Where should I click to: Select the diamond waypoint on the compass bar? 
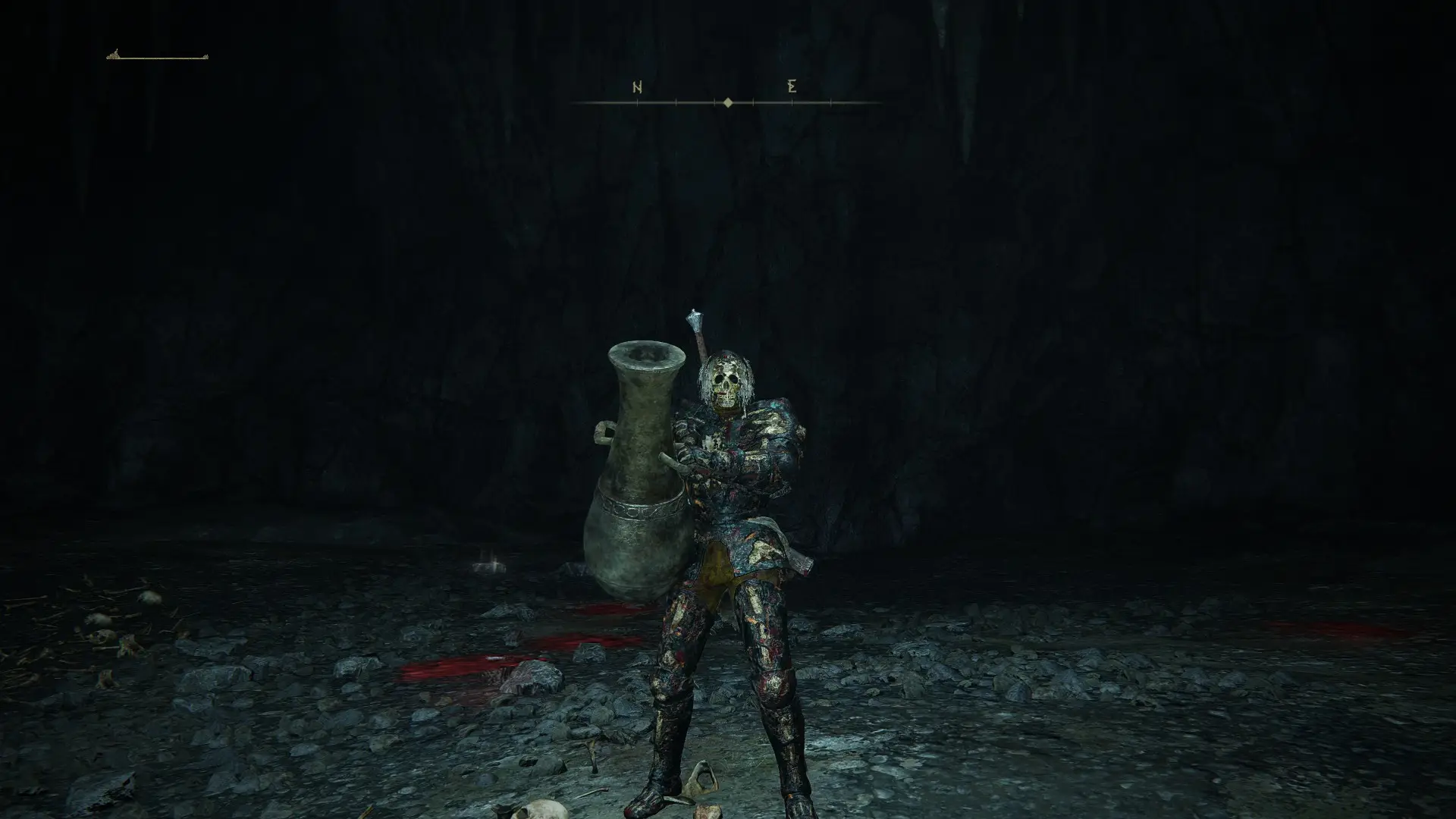tap(729, 101)
